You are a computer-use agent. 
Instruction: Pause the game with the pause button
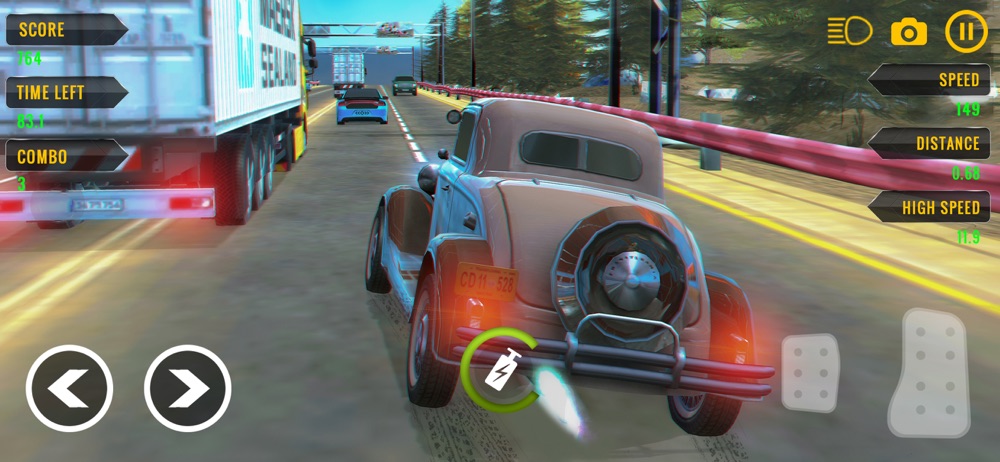pos(965,31)
